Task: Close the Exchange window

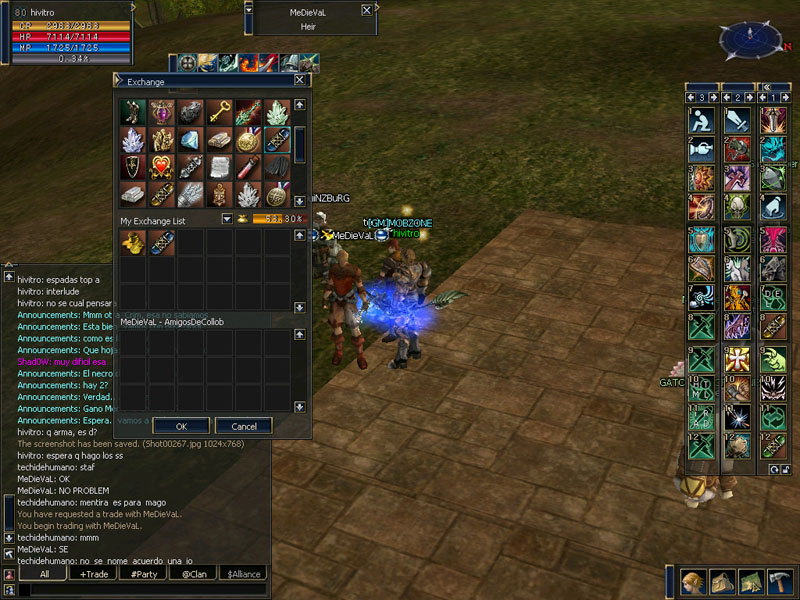Action: [x=300, y=81]
